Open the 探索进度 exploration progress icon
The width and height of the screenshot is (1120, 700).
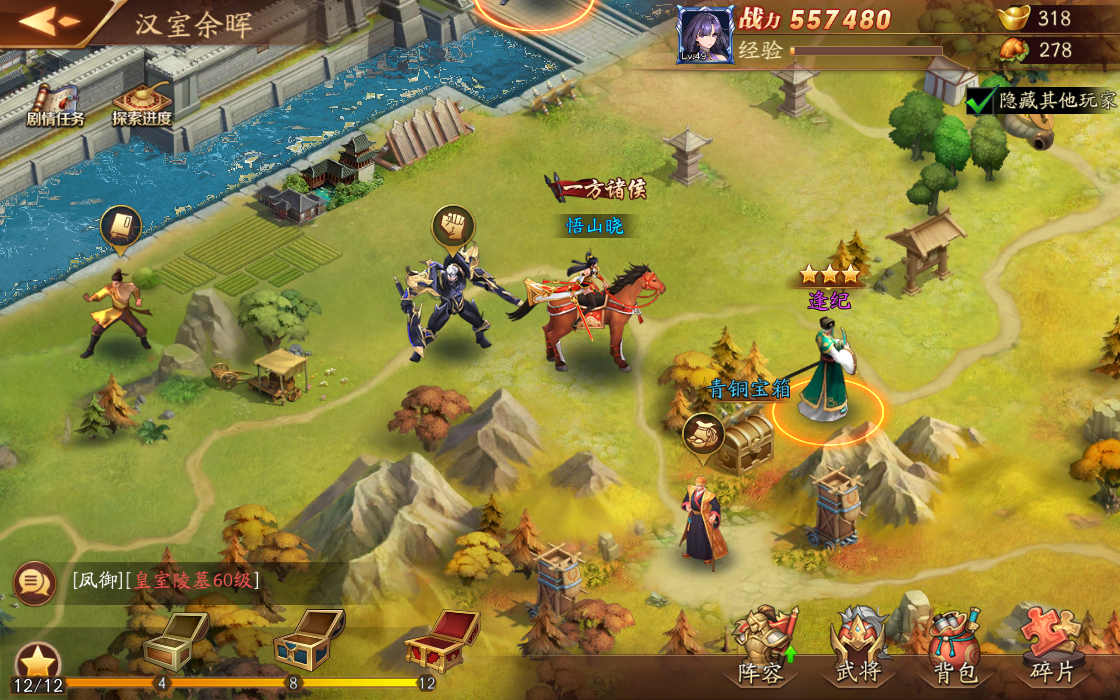pyautogui.click(x=141, y=104)
